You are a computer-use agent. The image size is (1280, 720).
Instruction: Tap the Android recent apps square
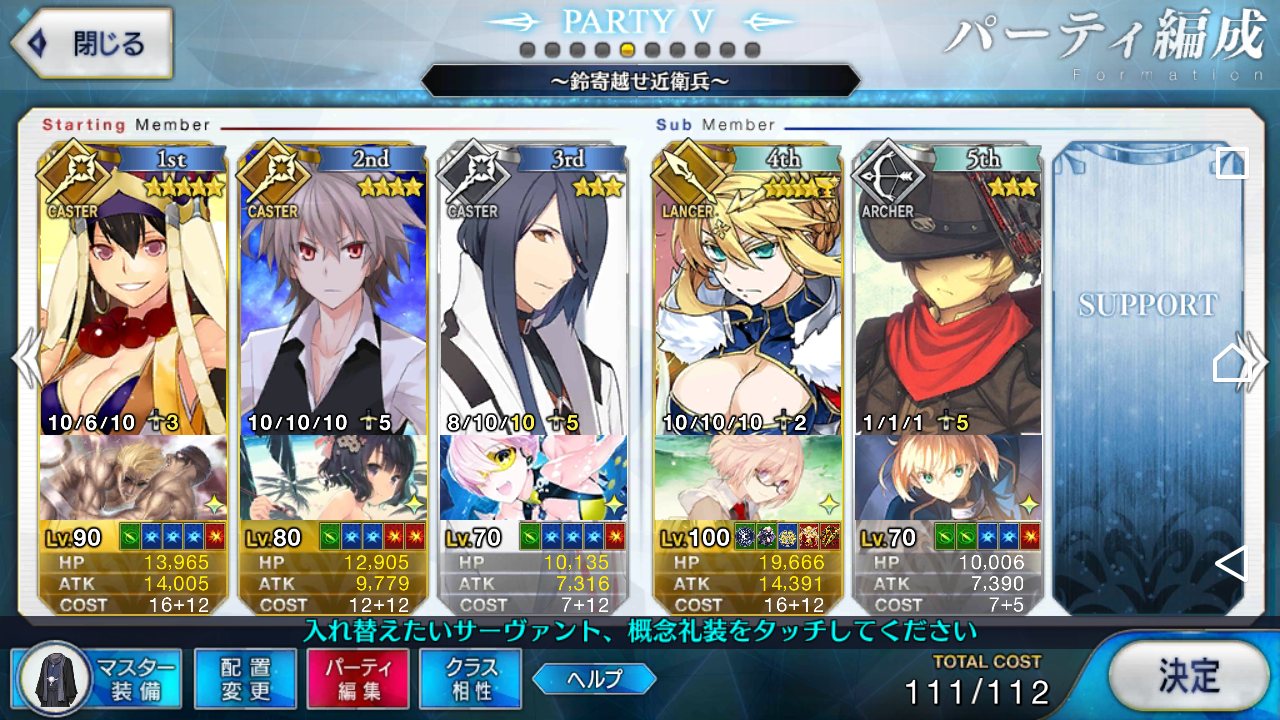click(x=1231, y=163)
